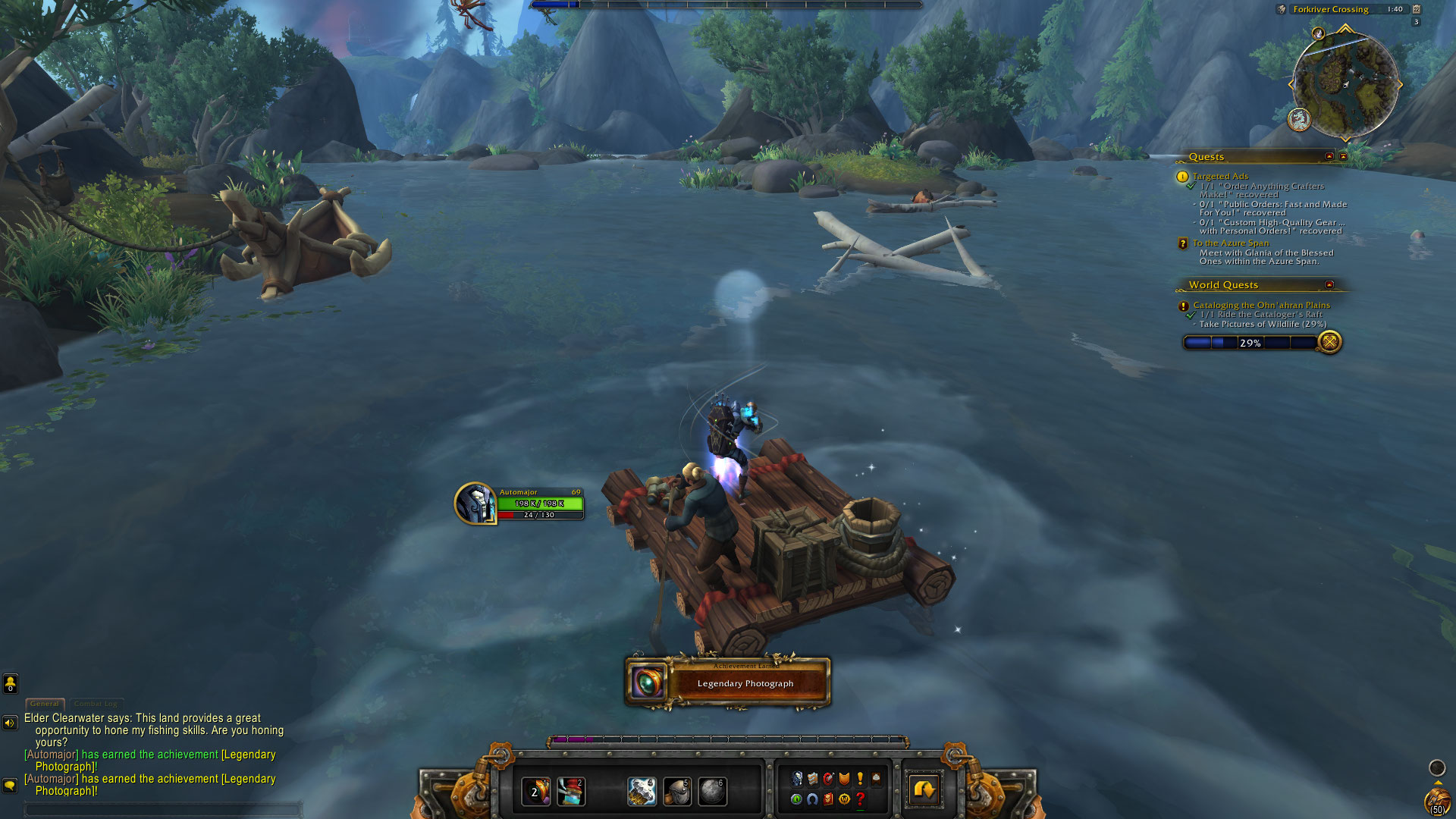Open the To the Azure Span quest
Viewport: 1456px width, 819px height.
tap(1230, 243)
